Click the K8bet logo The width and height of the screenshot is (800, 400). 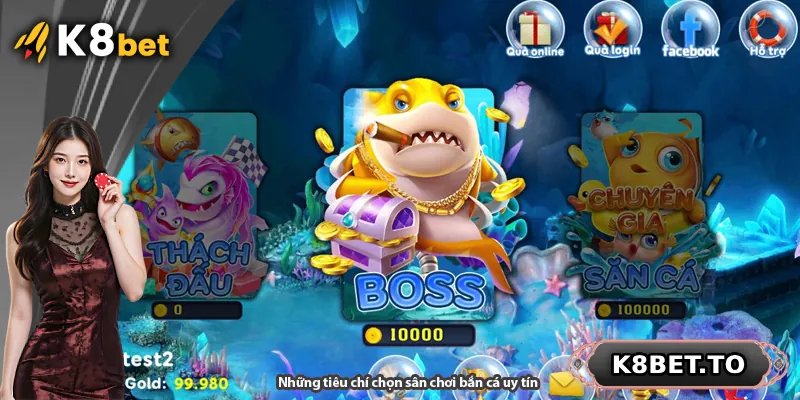tap(92, 43)
